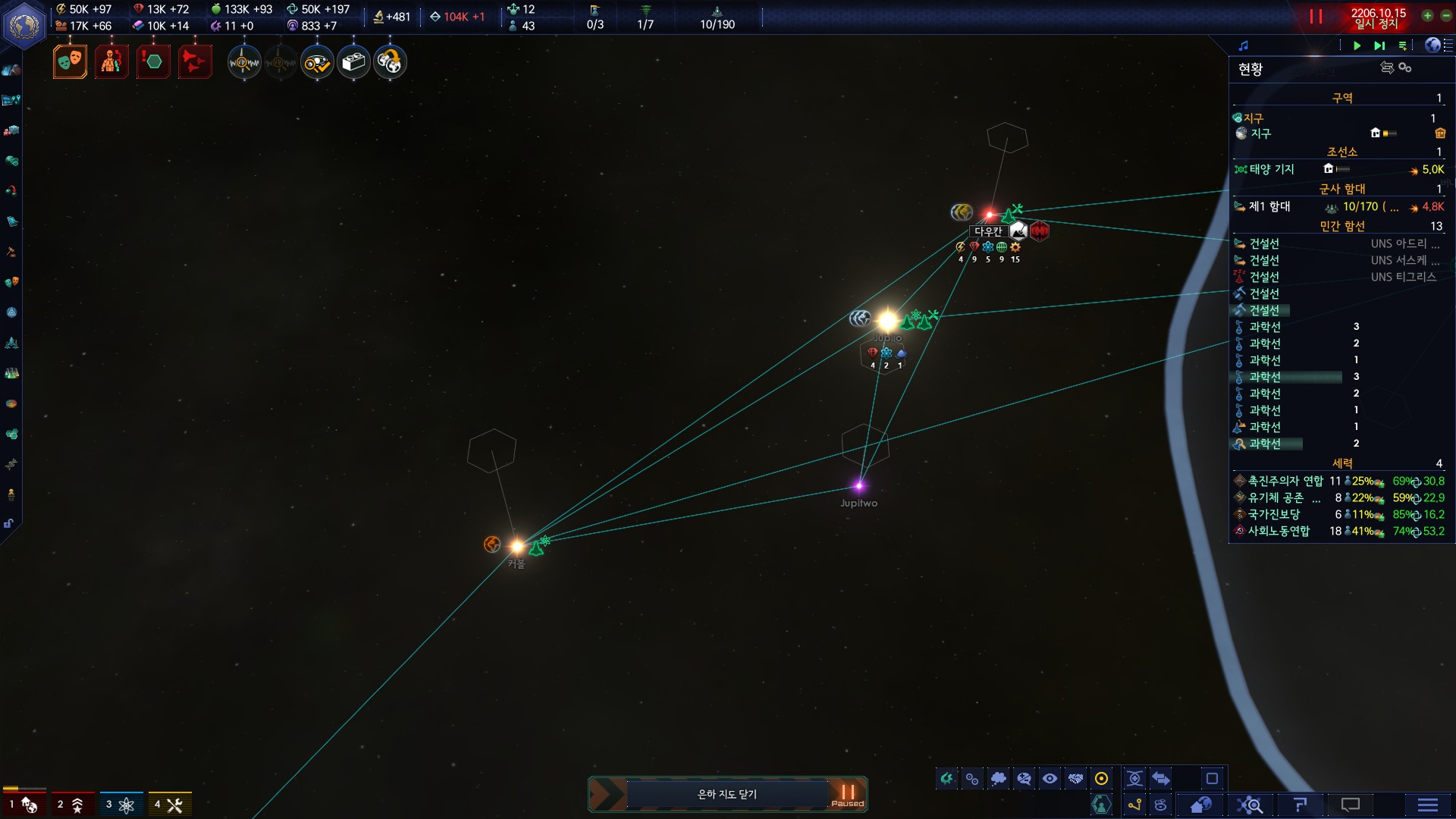This screenshot has height=819, width=1456.
Task: Close the galaxy map with 은하 지도 닫기
Action: pos(726,794)
